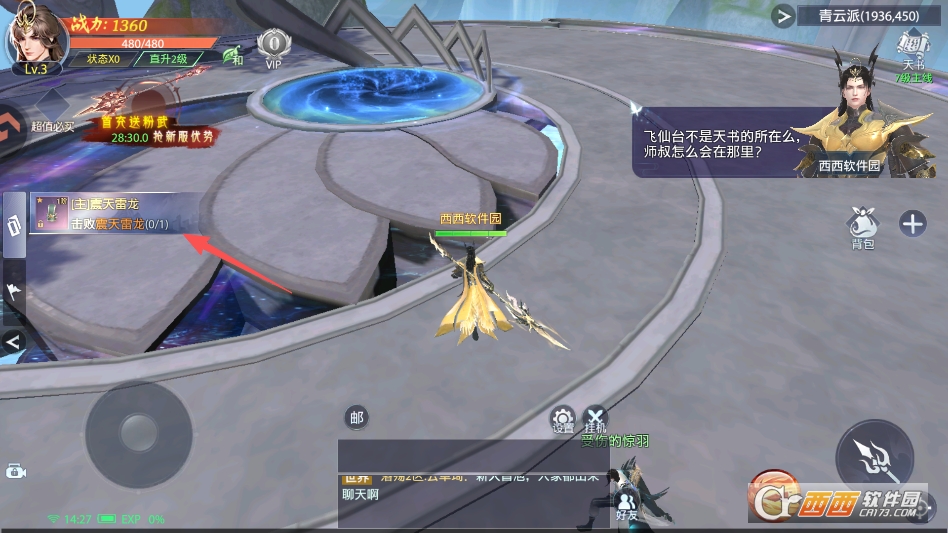Open the 背包 bag inventory

point(863,225)
